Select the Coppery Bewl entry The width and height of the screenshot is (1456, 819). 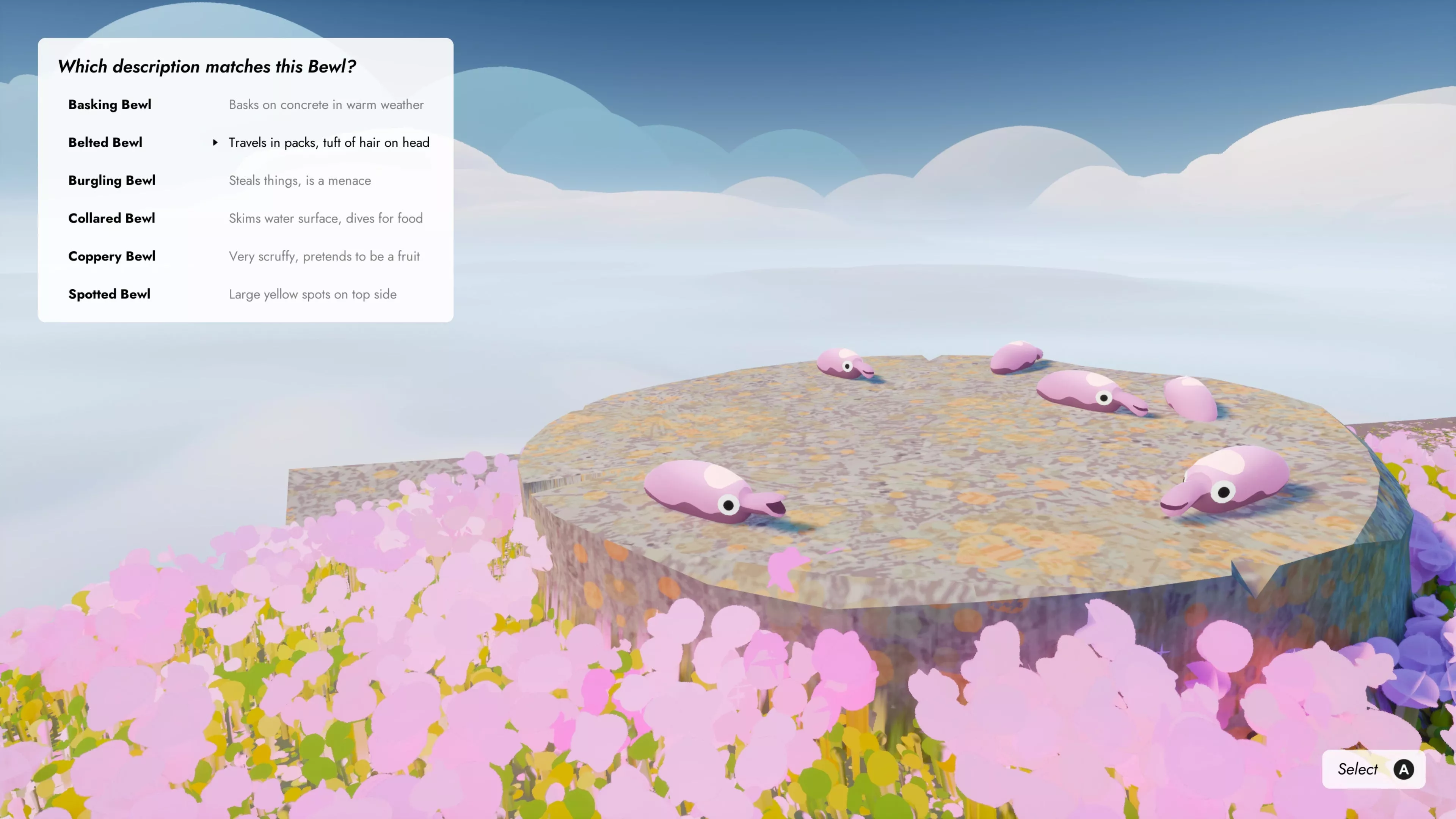[245, 256]
